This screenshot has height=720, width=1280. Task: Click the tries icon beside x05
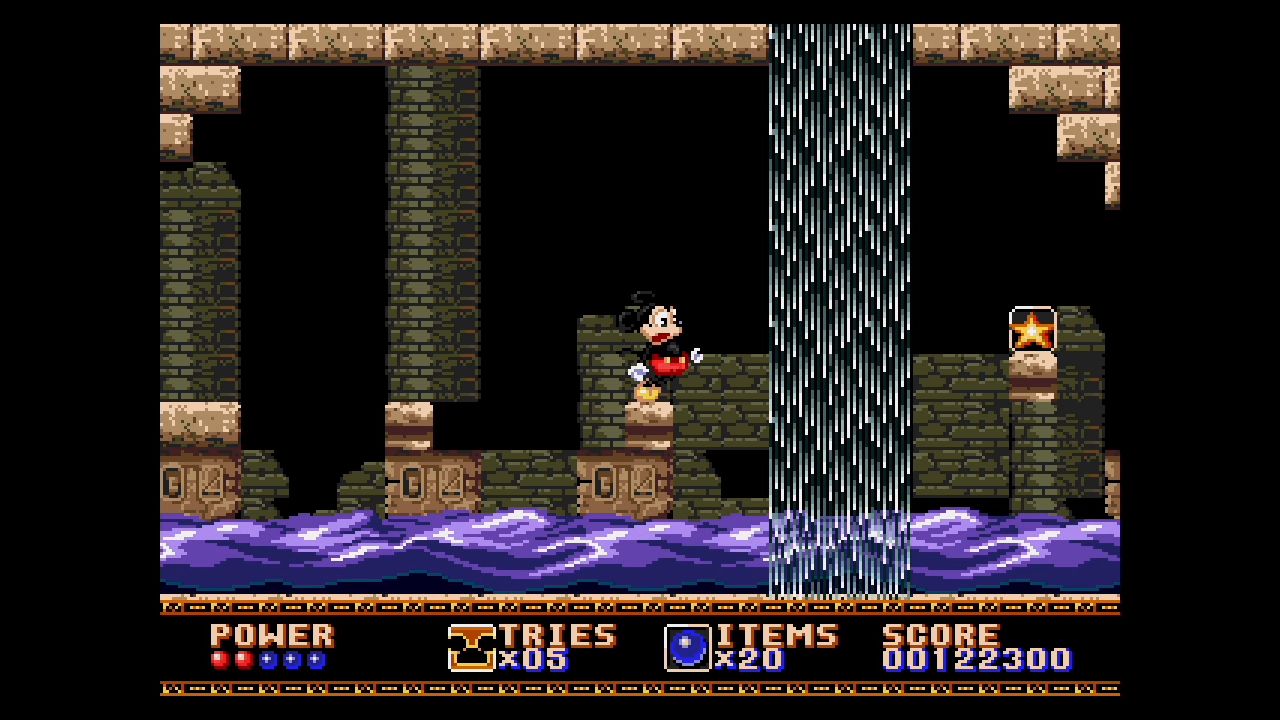coord(471,648)
